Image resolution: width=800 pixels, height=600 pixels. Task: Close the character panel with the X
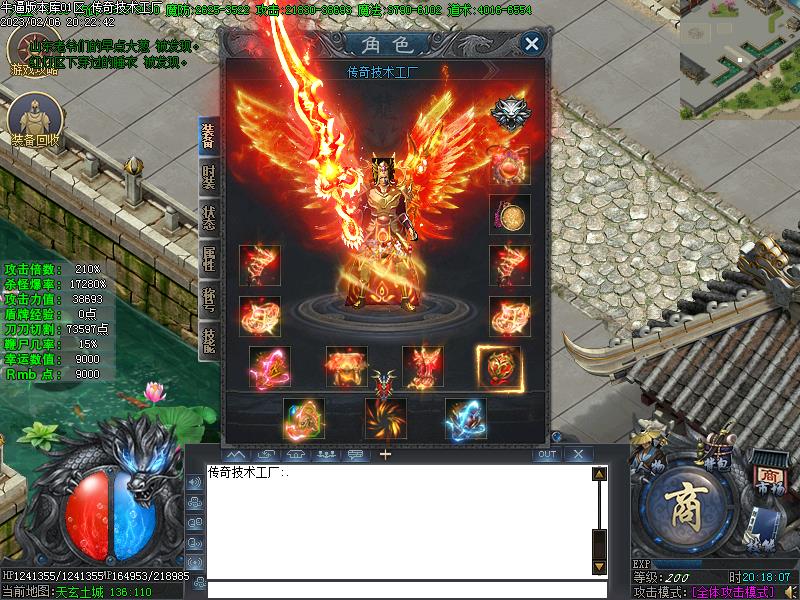coord(532,43)
